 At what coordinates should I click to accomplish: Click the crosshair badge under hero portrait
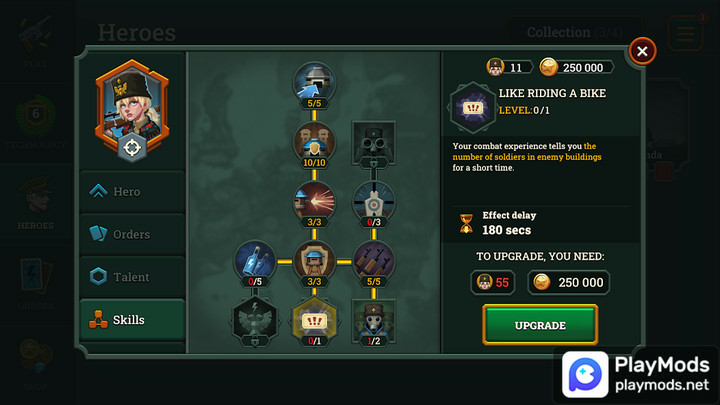(x=132, y=147)
